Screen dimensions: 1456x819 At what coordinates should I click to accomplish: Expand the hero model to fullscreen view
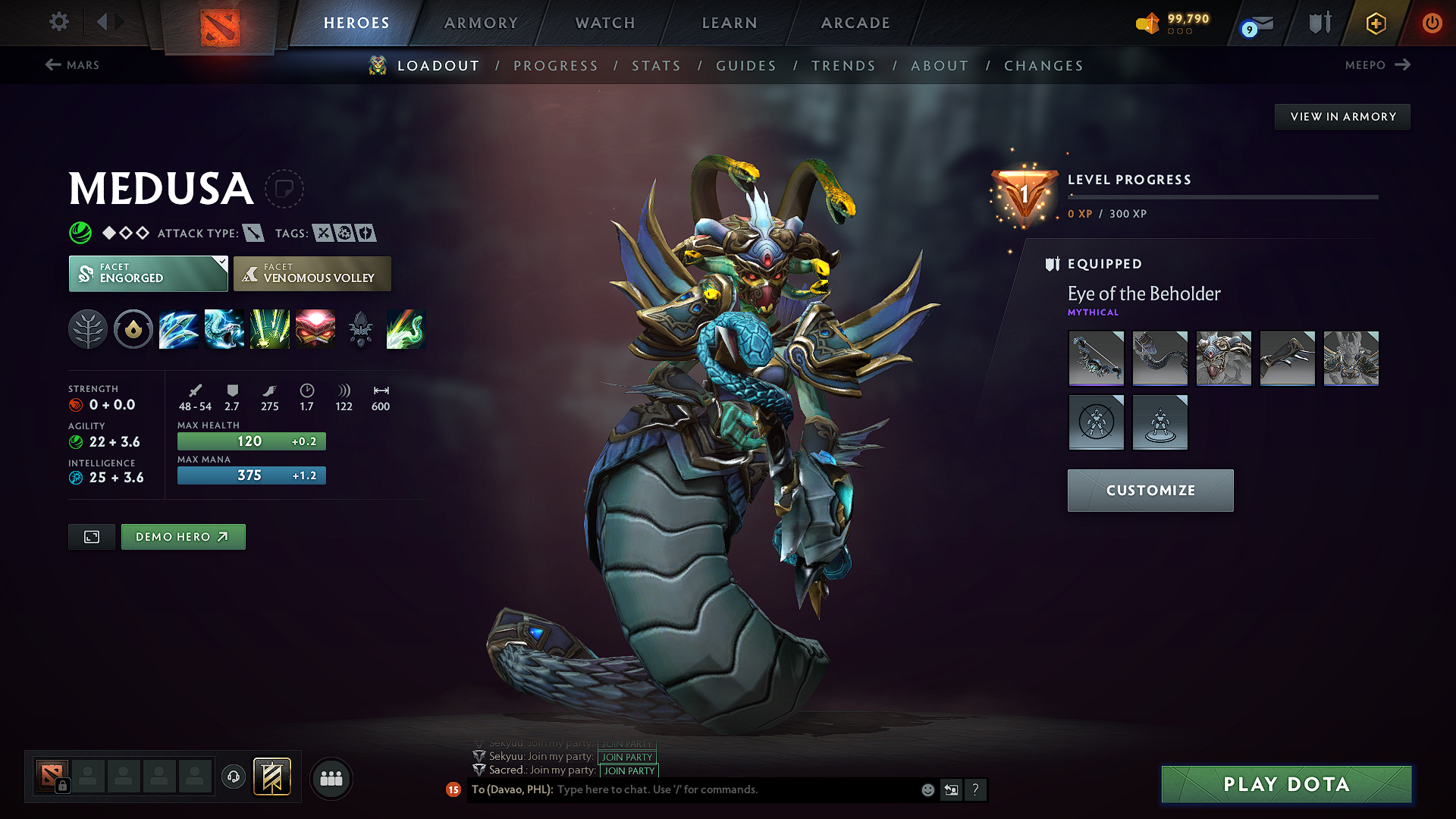pyautogui.click(x=91, y=536)
